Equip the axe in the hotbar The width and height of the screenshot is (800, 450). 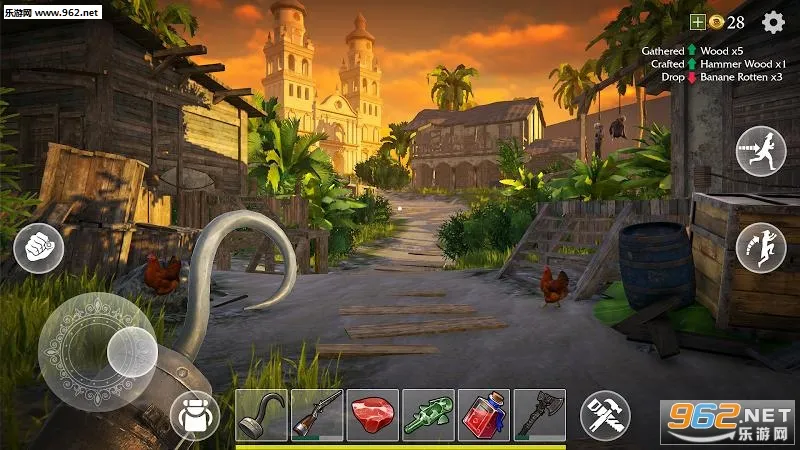pos(540,415)
